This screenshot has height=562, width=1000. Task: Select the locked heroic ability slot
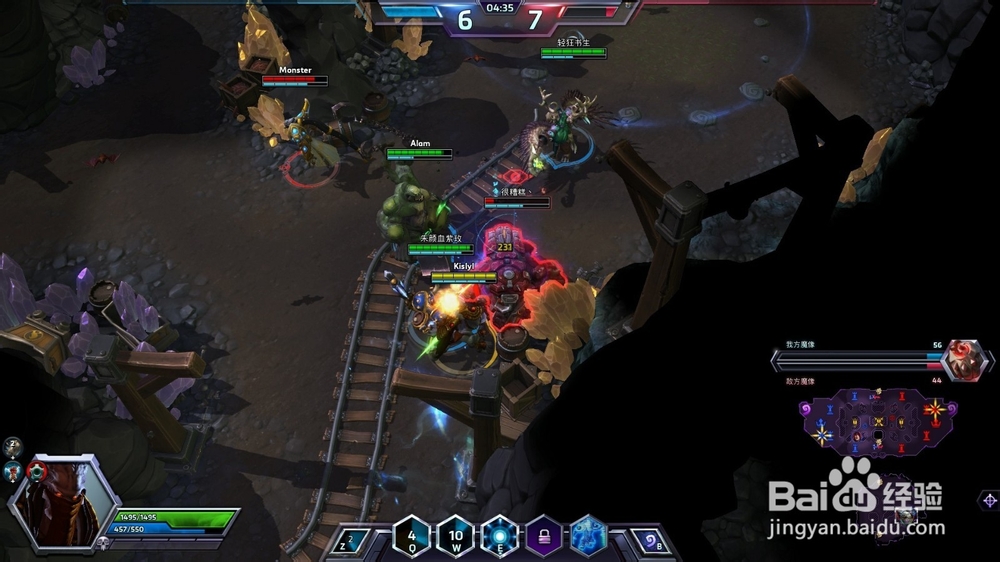(x=544, y=535)
